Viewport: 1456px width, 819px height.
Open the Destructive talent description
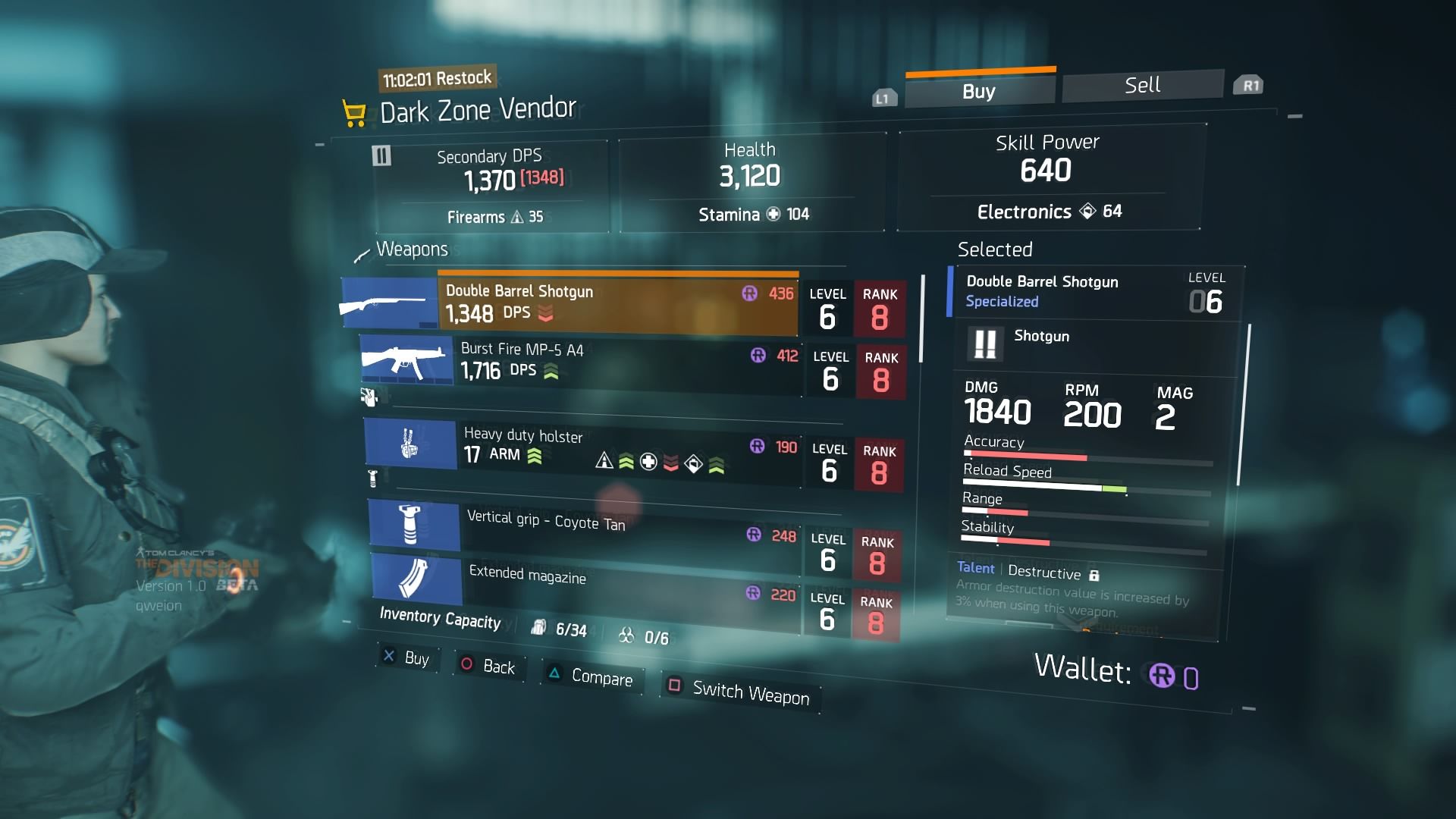(1043, 573)
